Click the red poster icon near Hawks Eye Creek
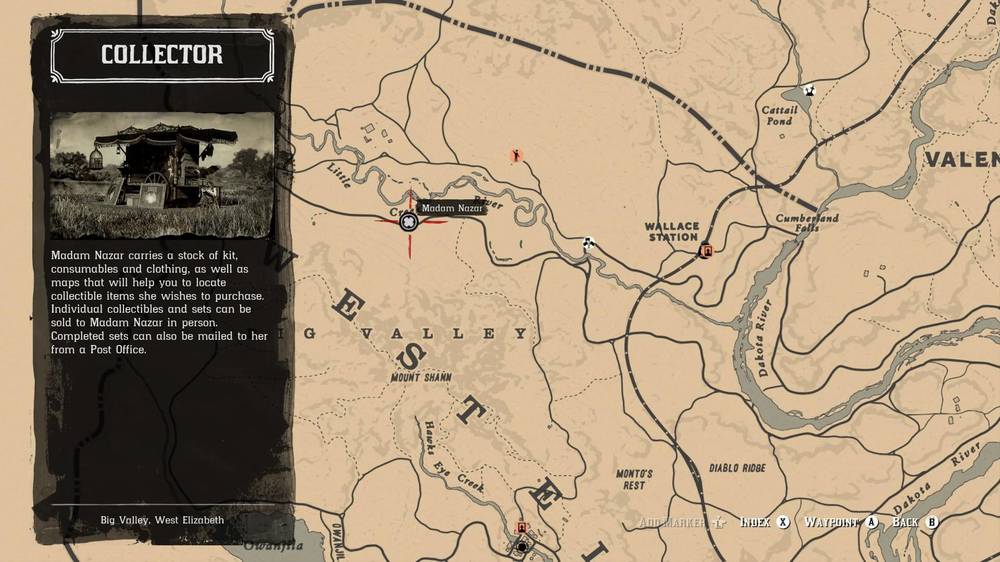1000x562 pixels. [x=520, y=527]
